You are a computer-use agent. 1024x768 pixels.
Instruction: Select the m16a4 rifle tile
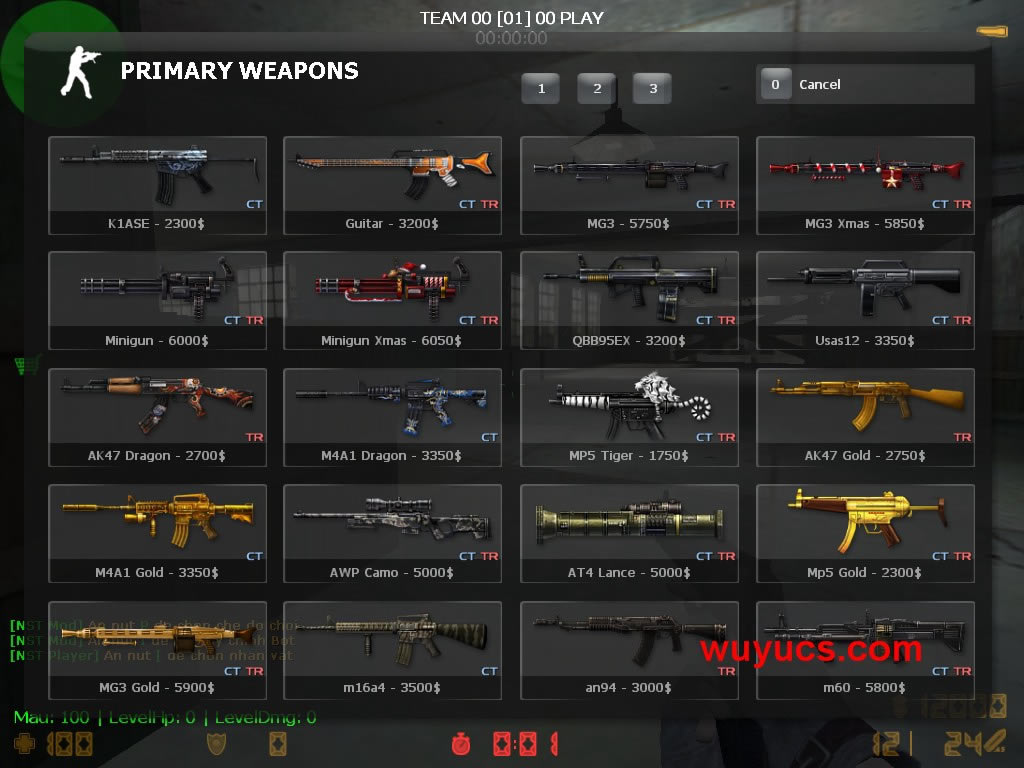coord(393,650)
